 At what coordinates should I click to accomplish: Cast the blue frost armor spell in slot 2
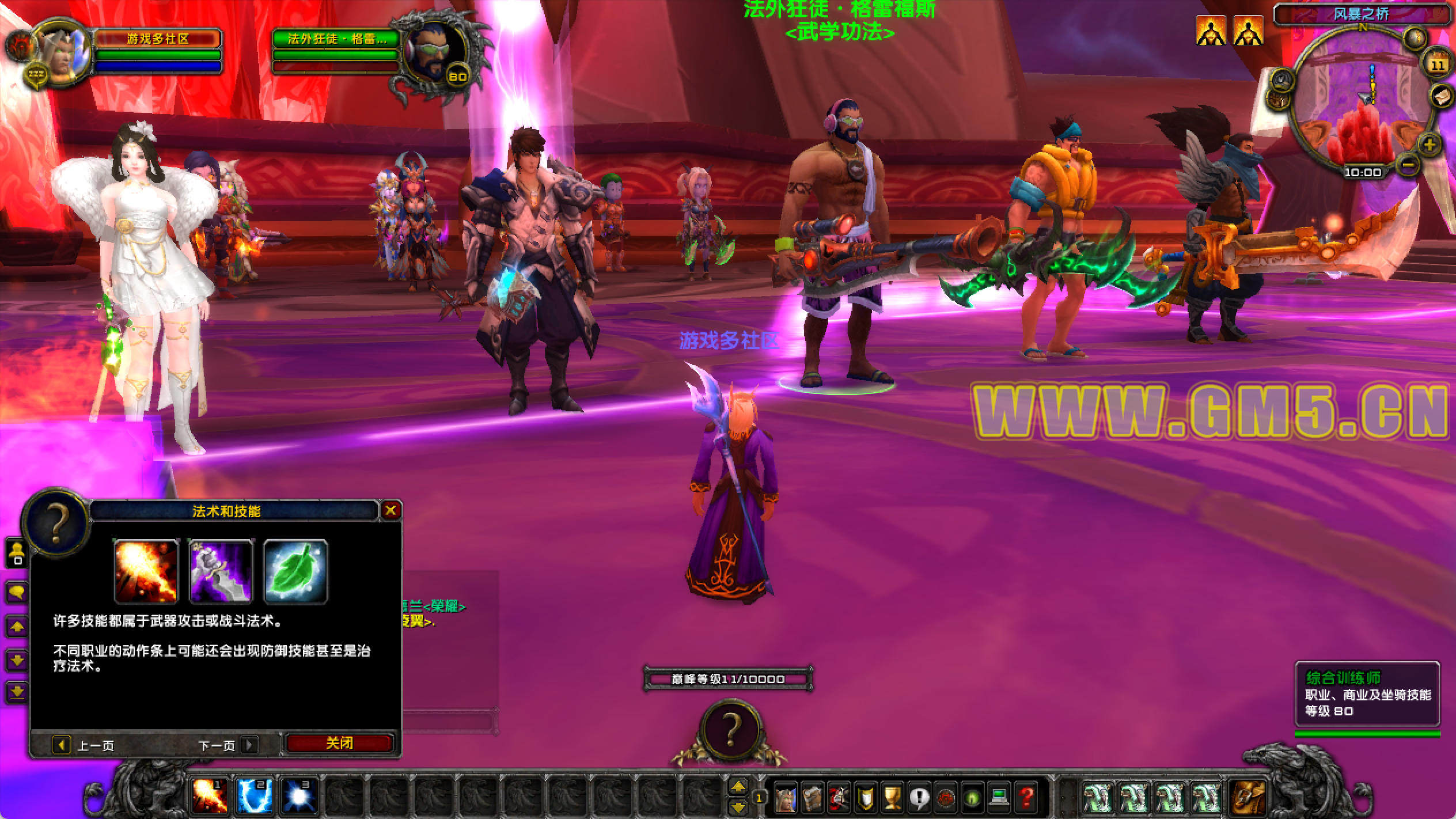point(254,796)
